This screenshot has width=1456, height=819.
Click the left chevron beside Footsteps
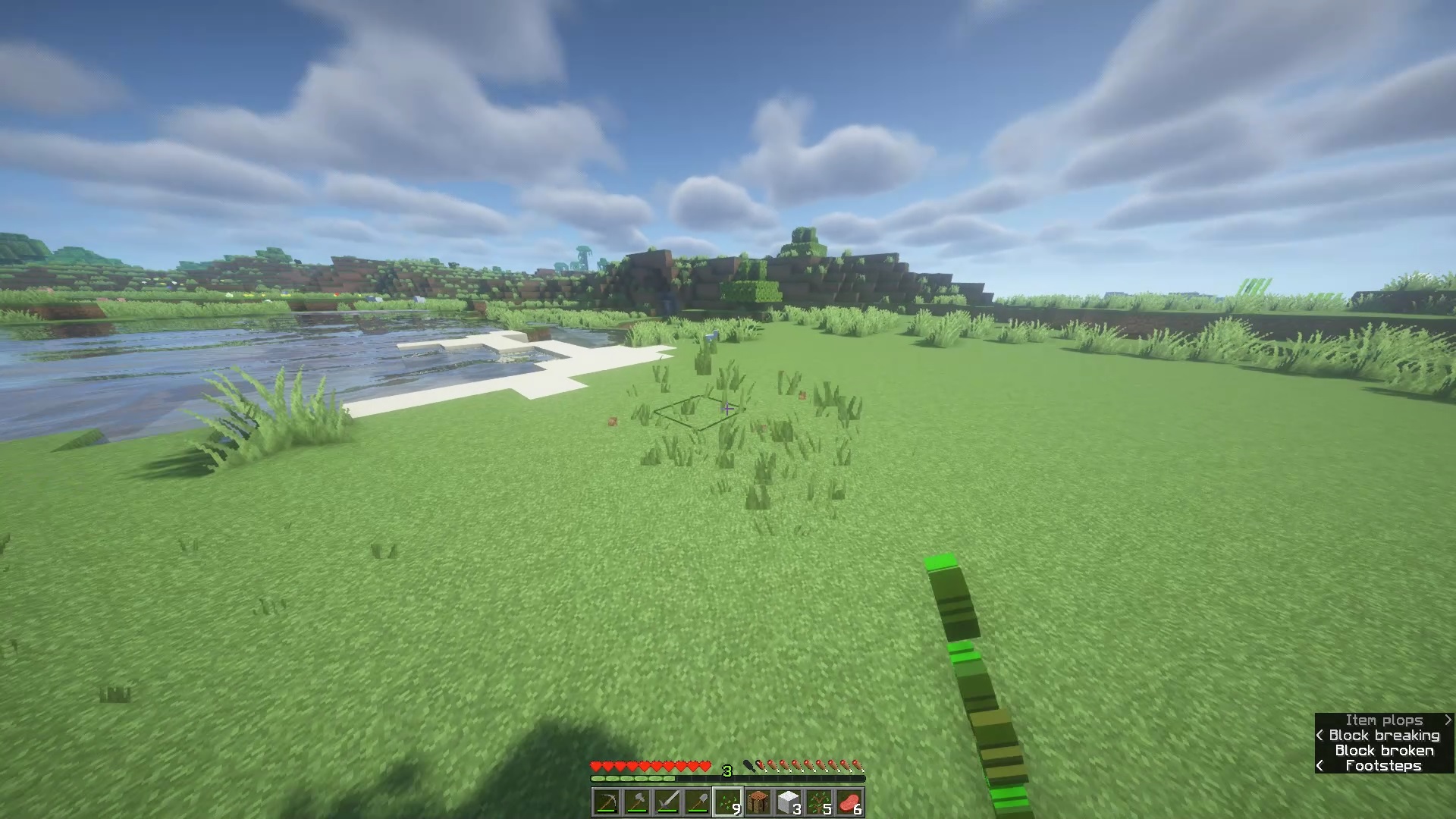pos(1320,766)
